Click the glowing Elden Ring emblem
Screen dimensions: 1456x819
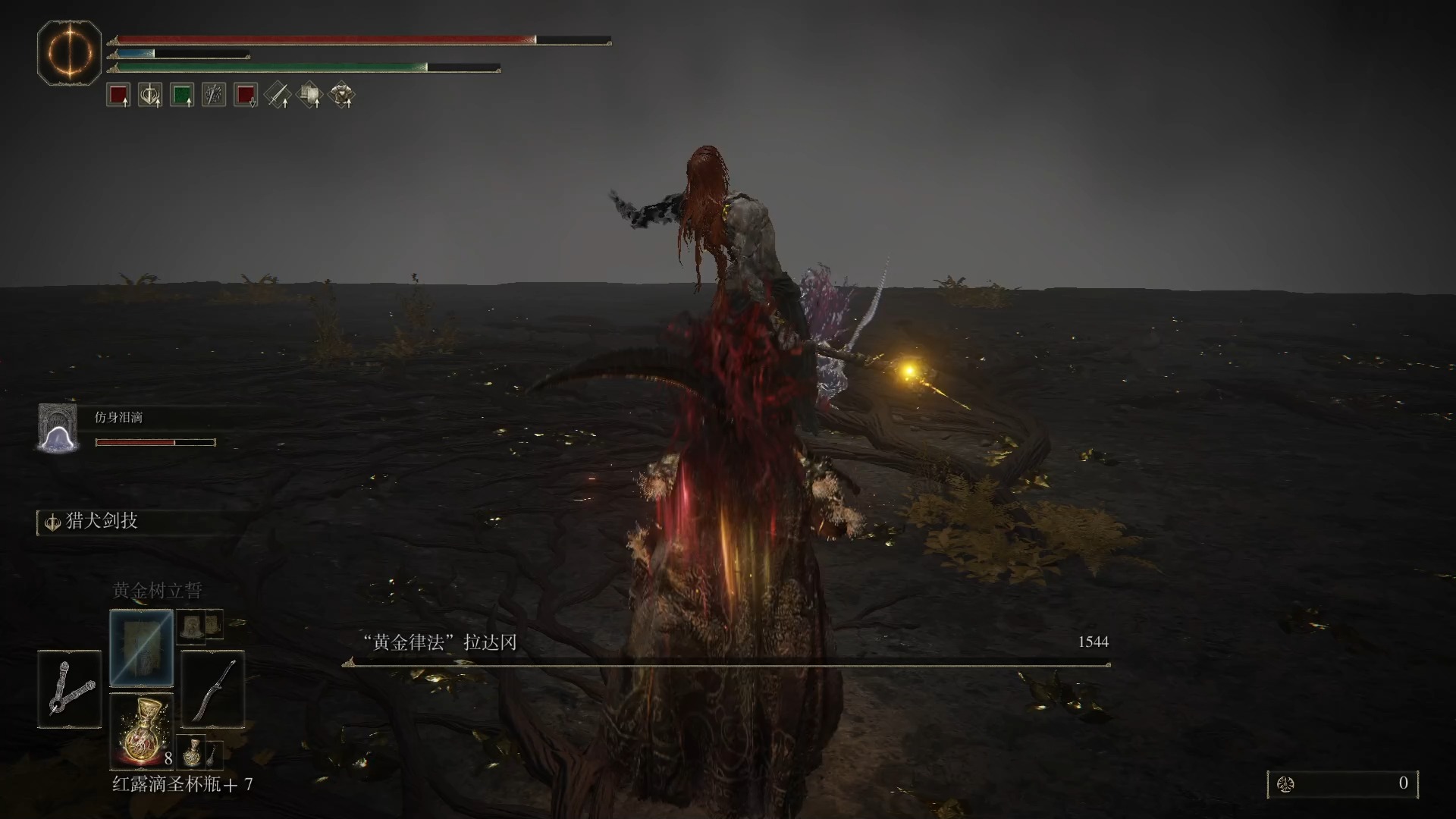(70, 53)
